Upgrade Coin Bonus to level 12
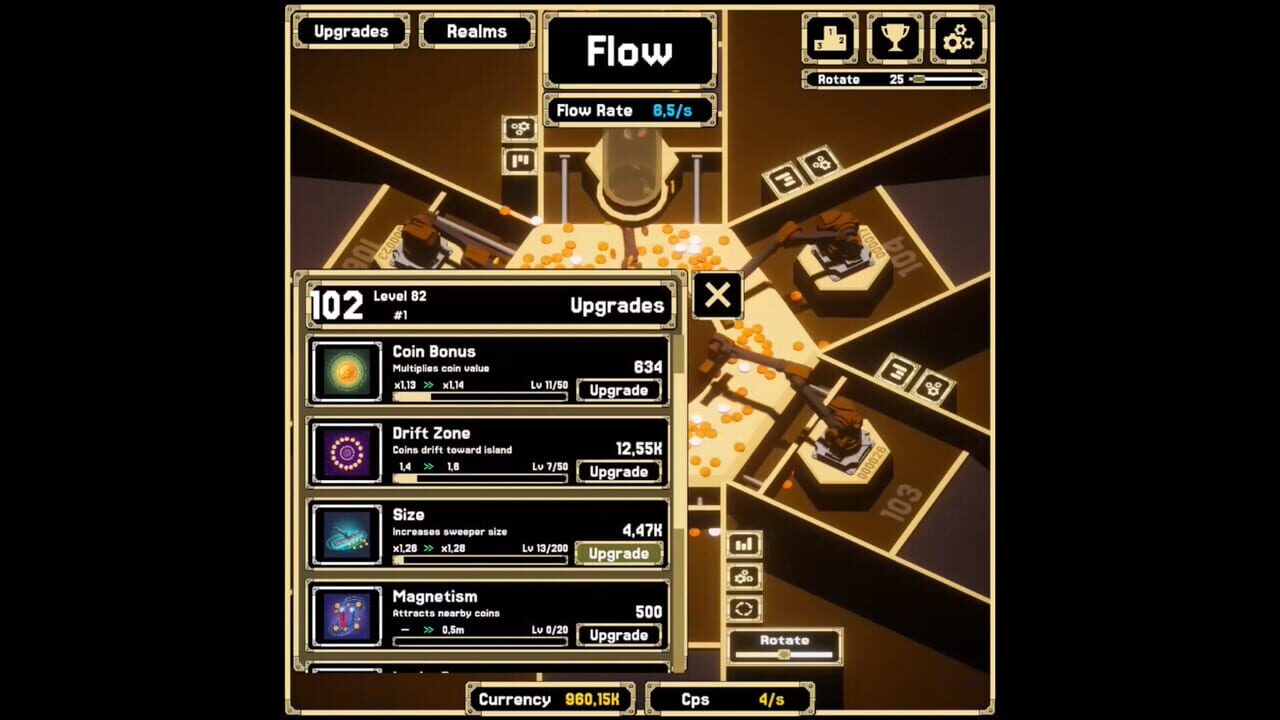 click(x=618, y=390)
